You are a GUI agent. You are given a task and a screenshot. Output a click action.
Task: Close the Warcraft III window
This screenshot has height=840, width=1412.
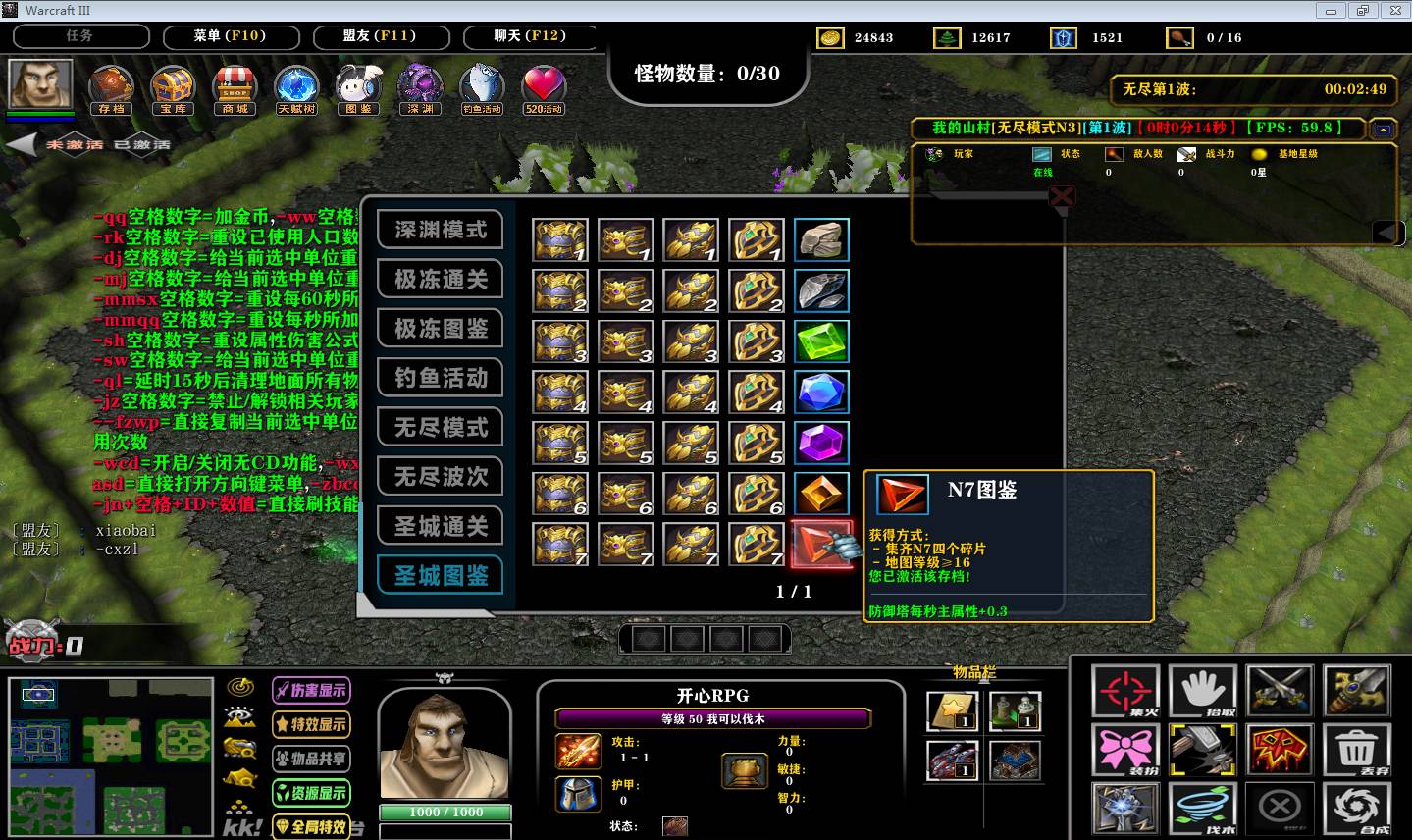[1394, 10]
